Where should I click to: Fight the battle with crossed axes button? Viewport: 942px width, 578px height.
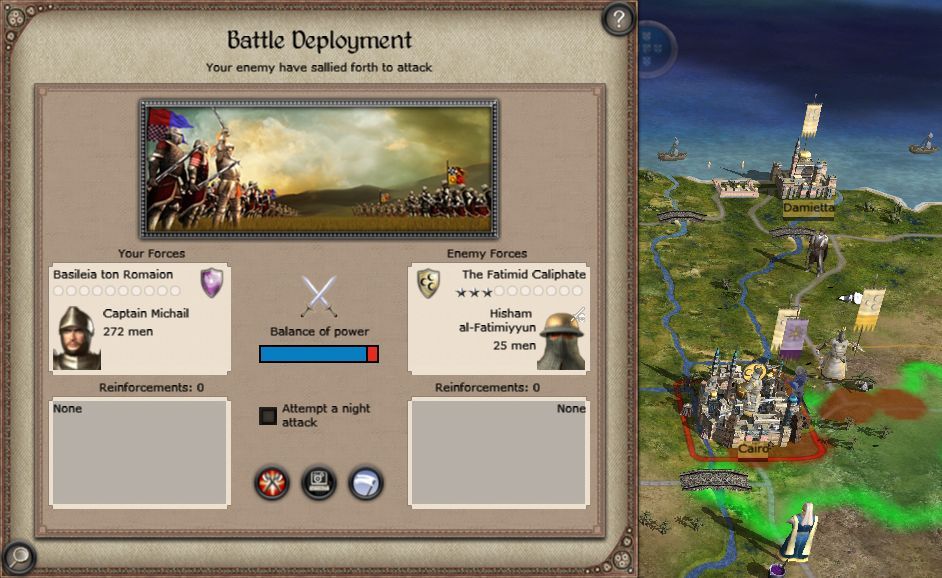tap(272, 483)
